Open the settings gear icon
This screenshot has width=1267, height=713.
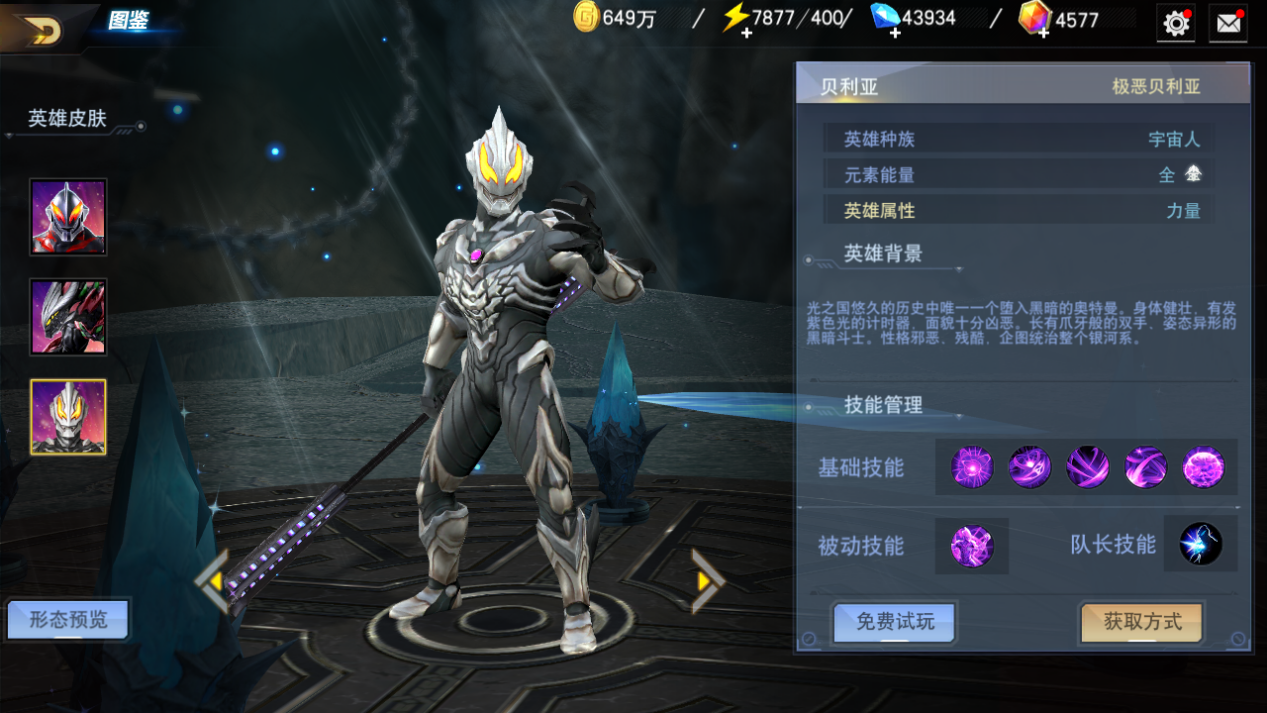[x=1176, y=23]
